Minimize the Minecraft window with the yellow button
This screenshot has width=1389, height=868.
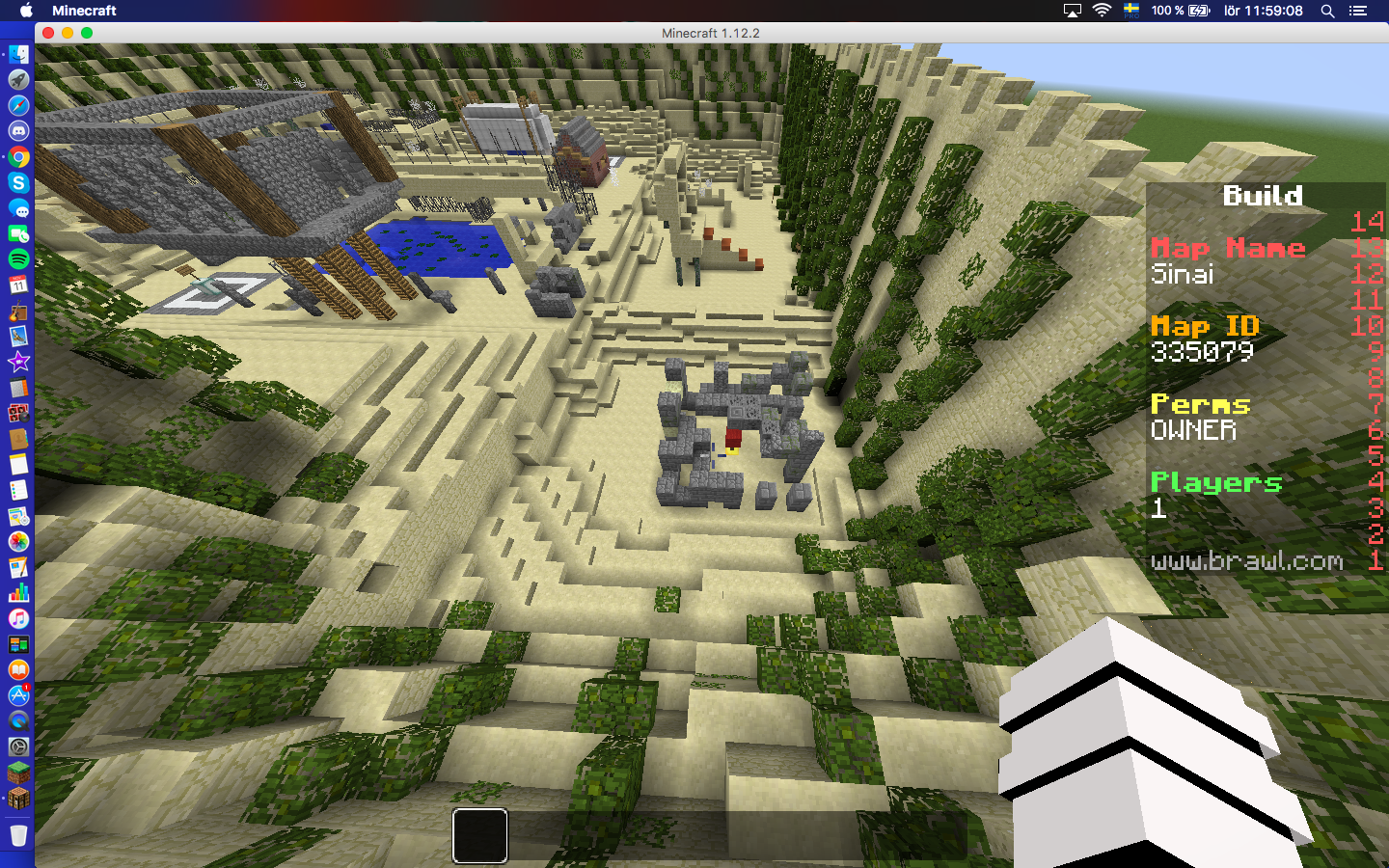(x=68, y=33)
